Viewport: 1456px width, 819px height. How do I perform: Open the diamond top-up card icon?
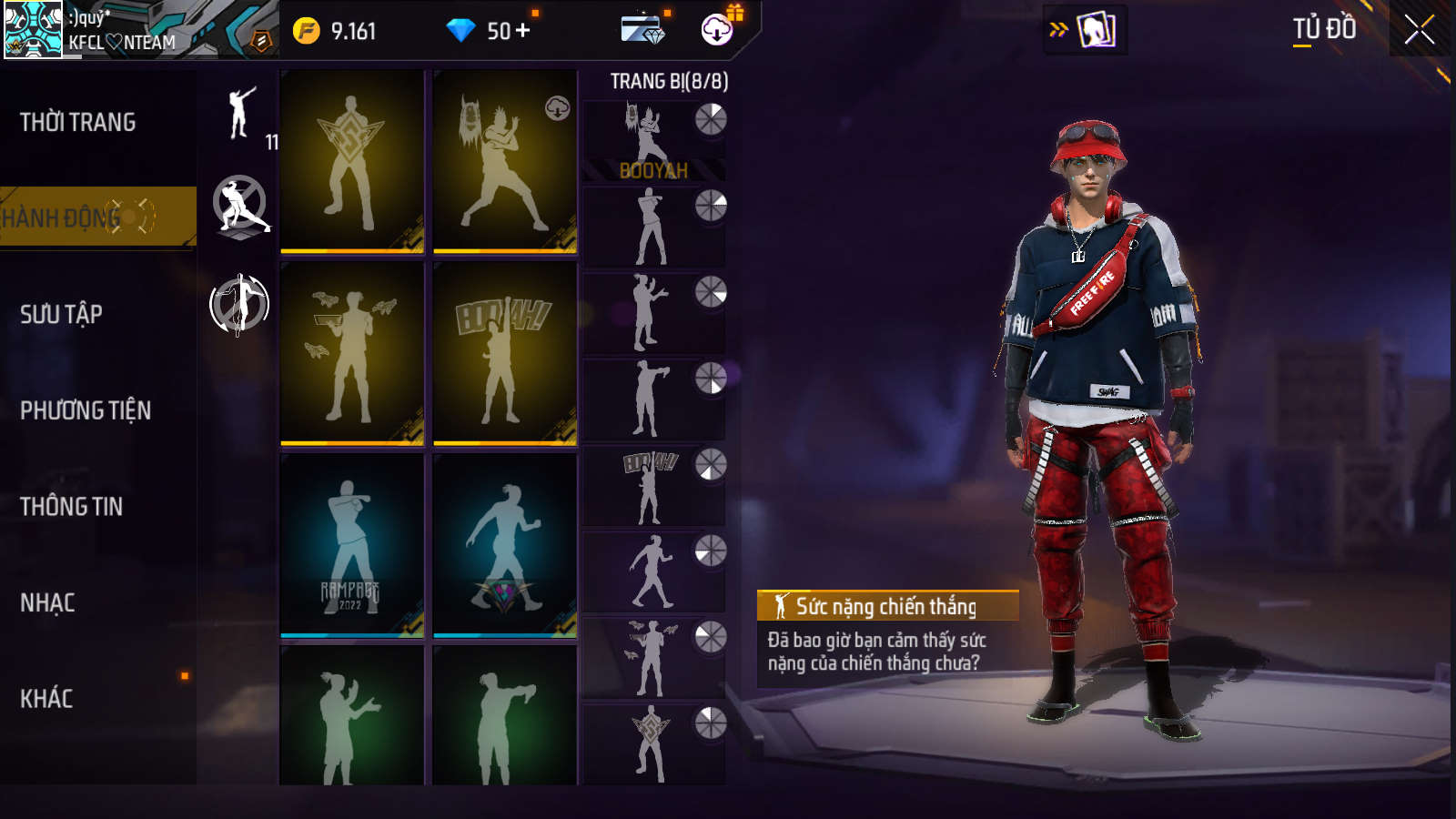coord(642,30)
